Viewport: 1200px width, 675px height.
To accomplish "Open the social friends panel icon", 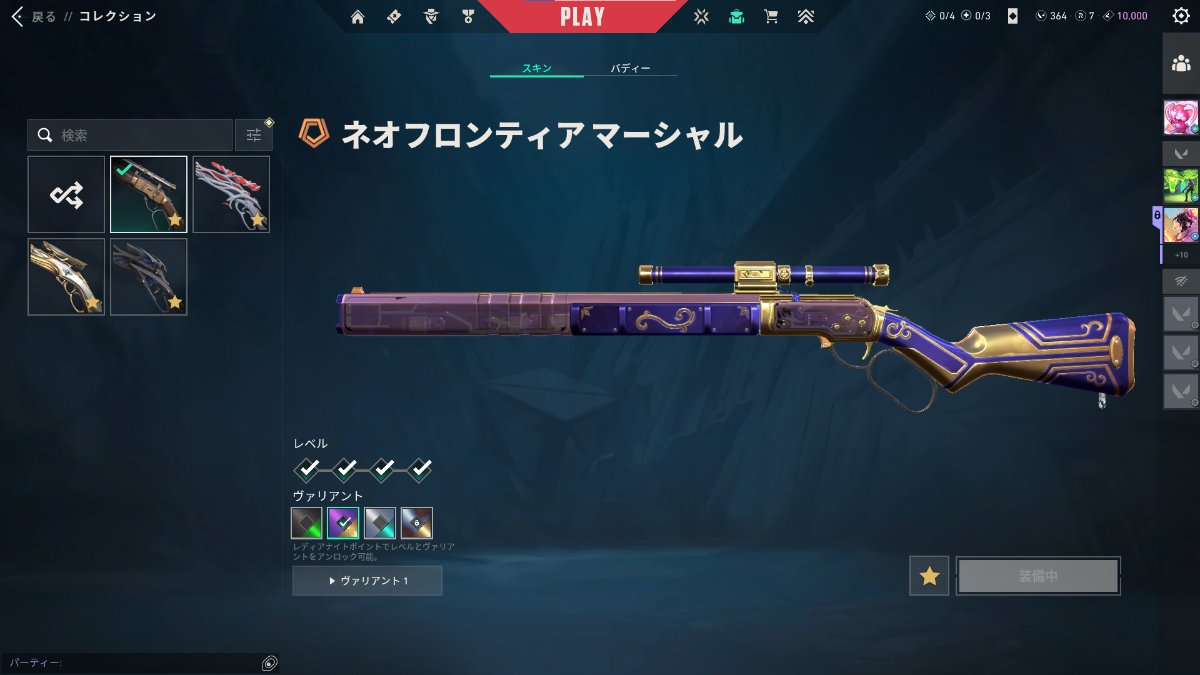I will 1180,64.
